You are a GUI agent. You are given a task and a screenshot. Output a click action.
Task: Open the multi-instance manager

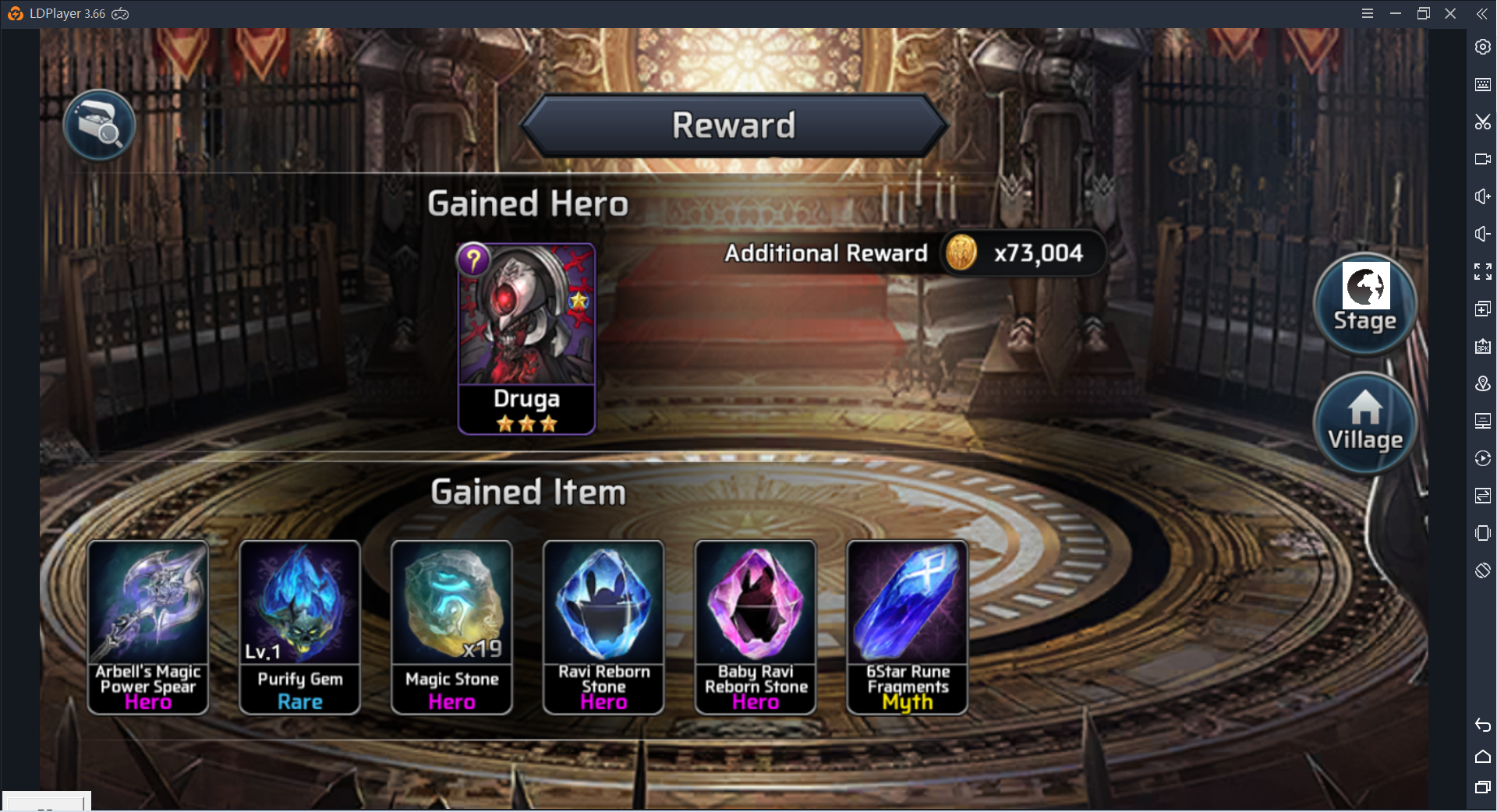point(1482,309)
